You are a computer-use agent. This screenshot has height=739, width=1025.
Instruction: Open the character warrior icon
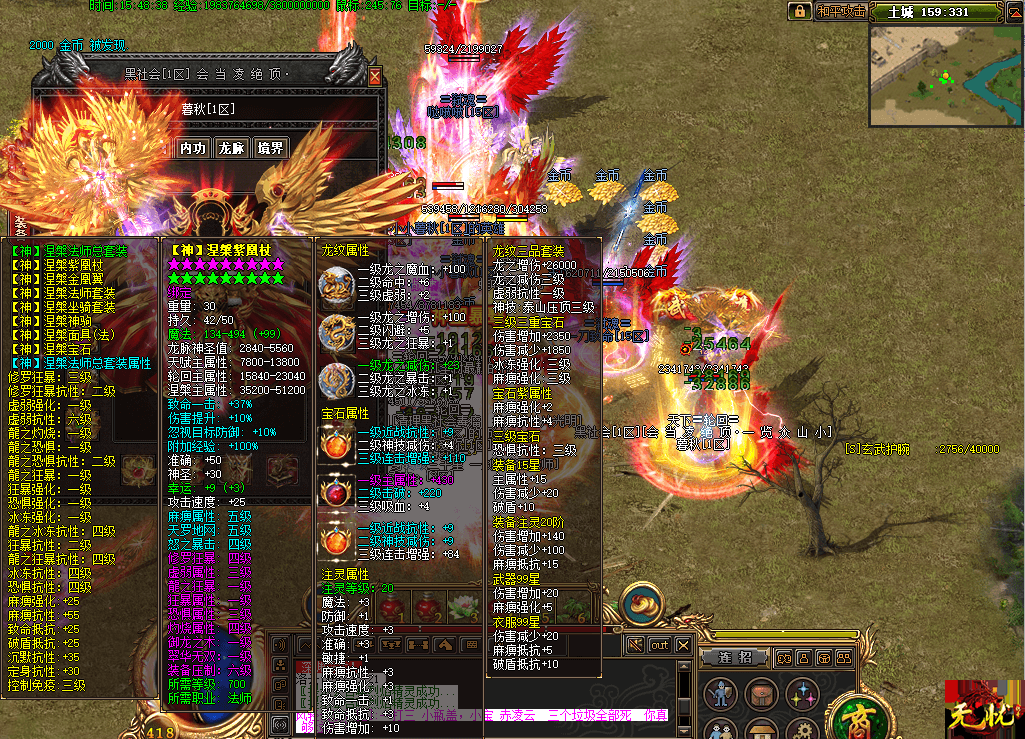(719, 693)
